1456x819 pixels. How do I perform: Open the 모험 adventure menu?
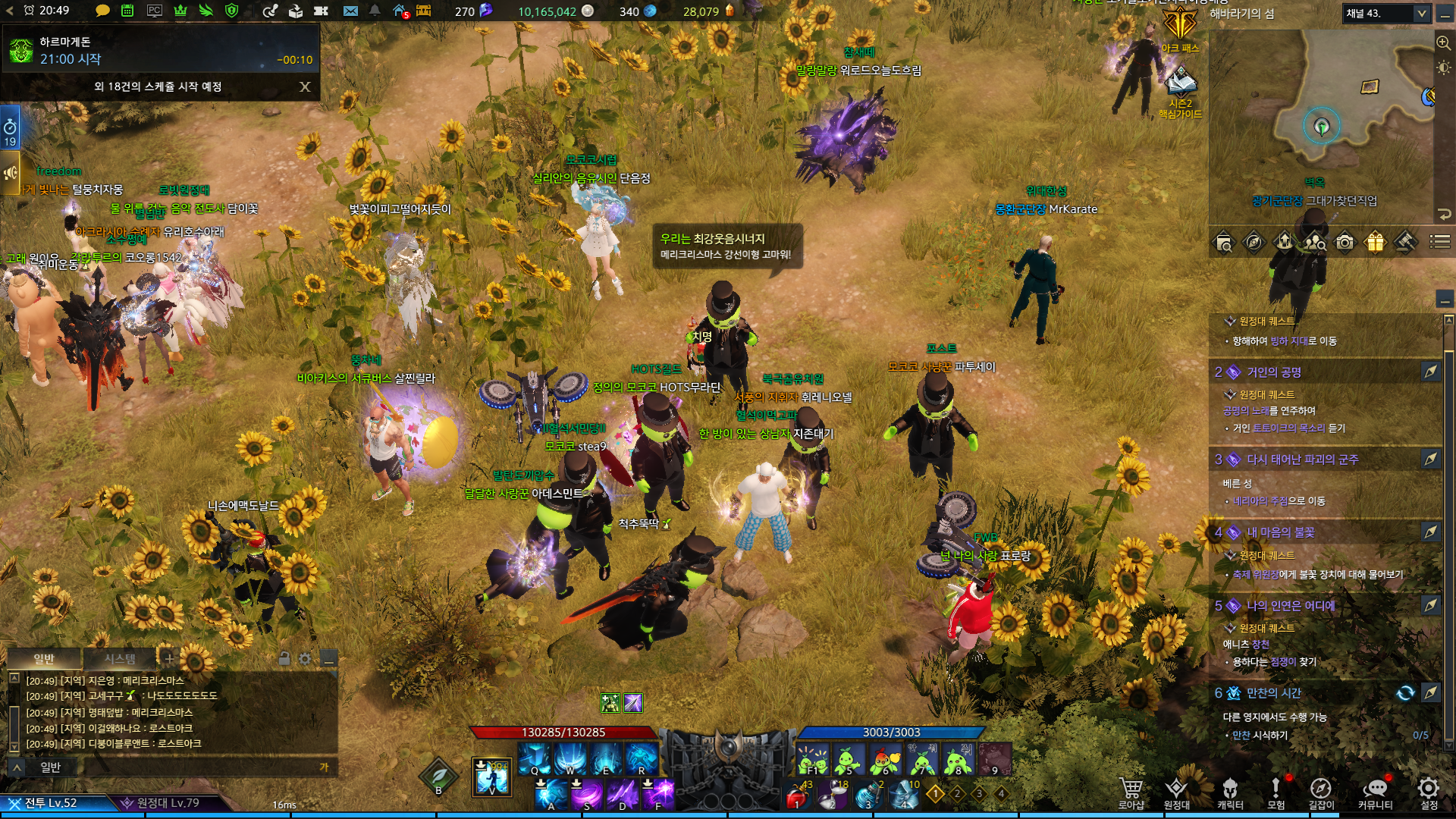click(x=1276, y=792)
